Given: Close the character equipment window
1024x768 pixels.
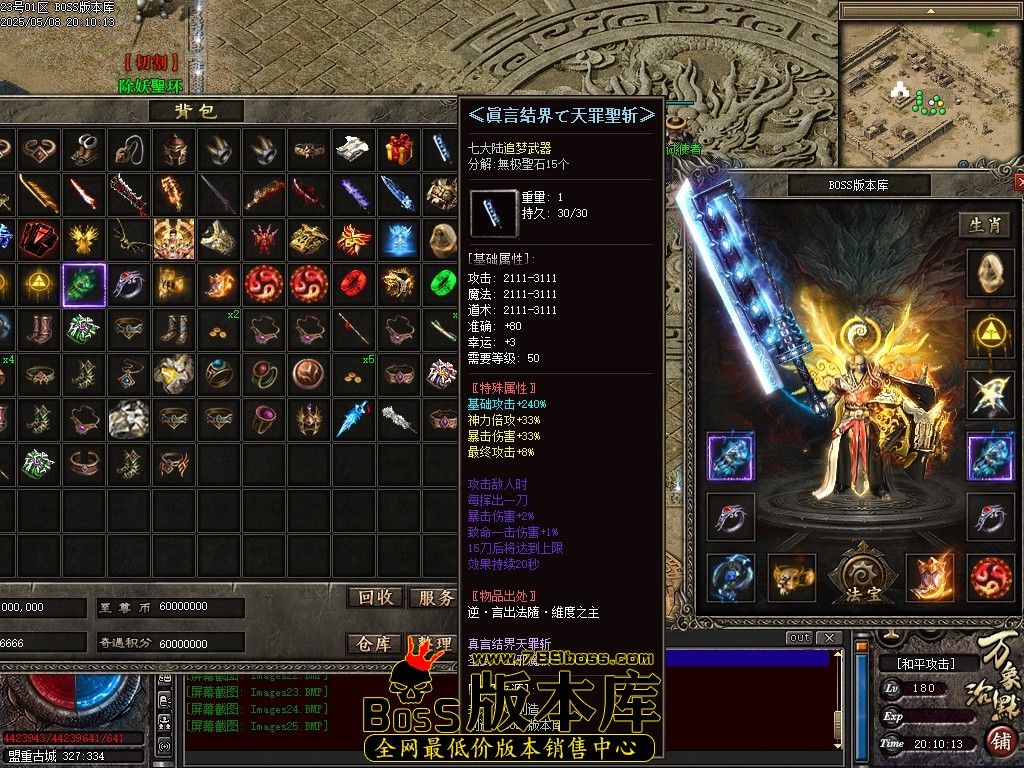Looking at the screenshot, I should click(1019, 183).
